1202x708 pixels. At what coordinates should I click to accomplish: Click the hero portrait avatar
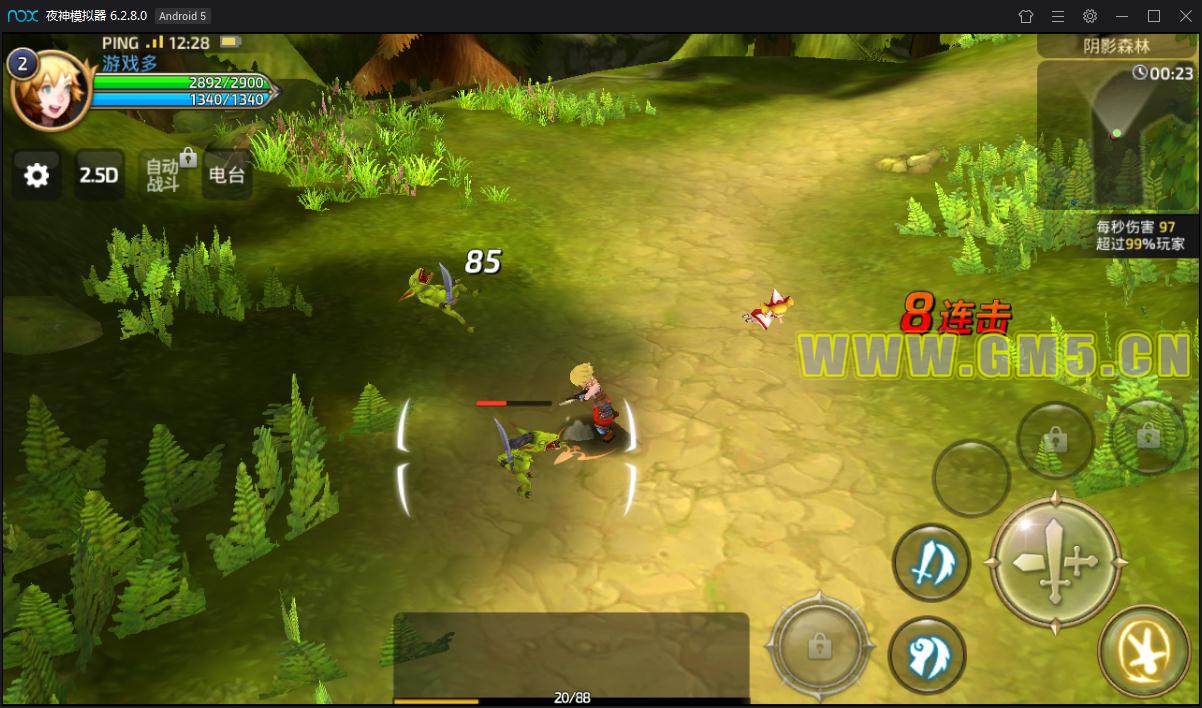pyautogui.click(x=48, y=90)
